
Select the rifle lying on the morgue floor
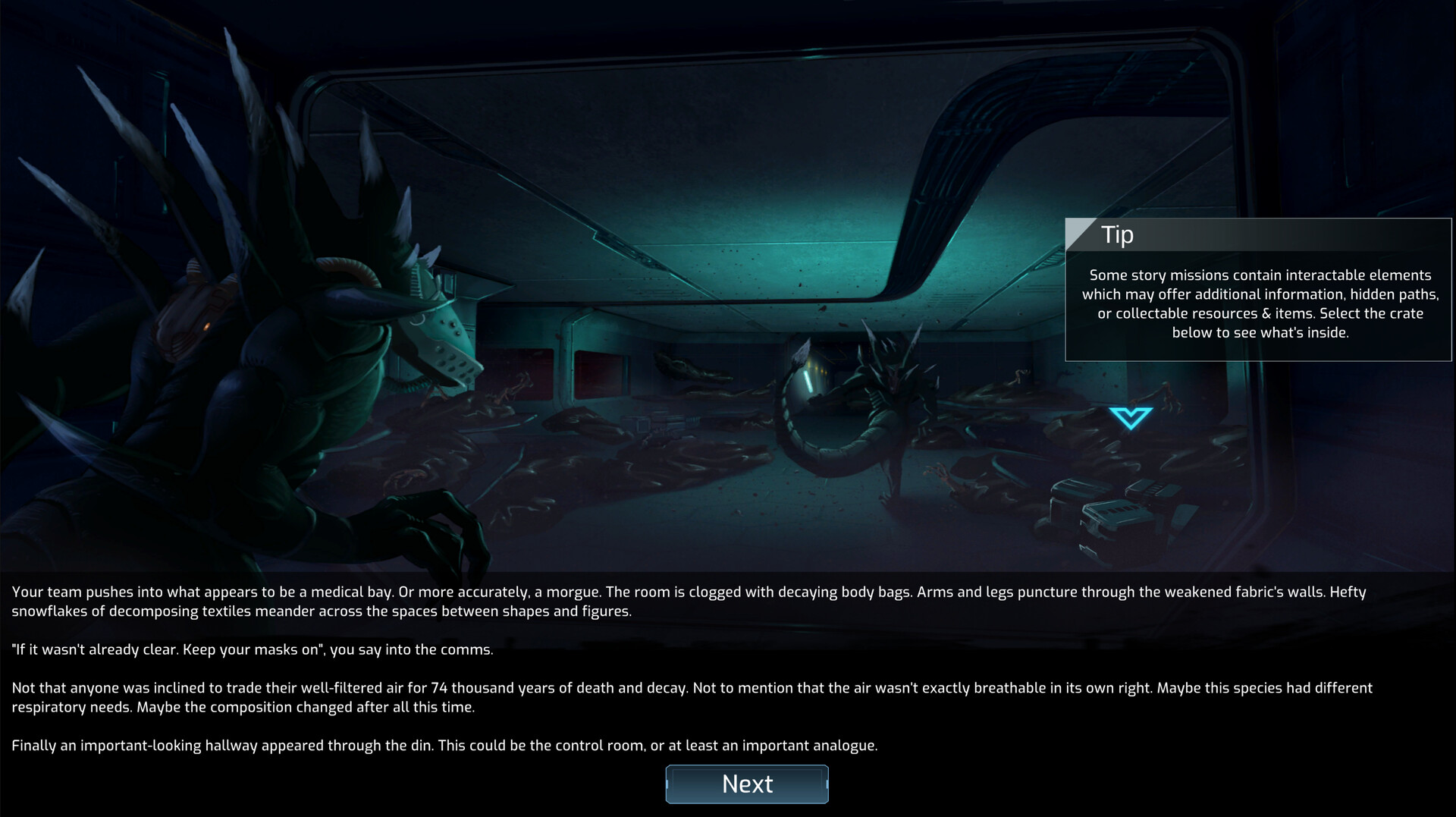point(661,423)
